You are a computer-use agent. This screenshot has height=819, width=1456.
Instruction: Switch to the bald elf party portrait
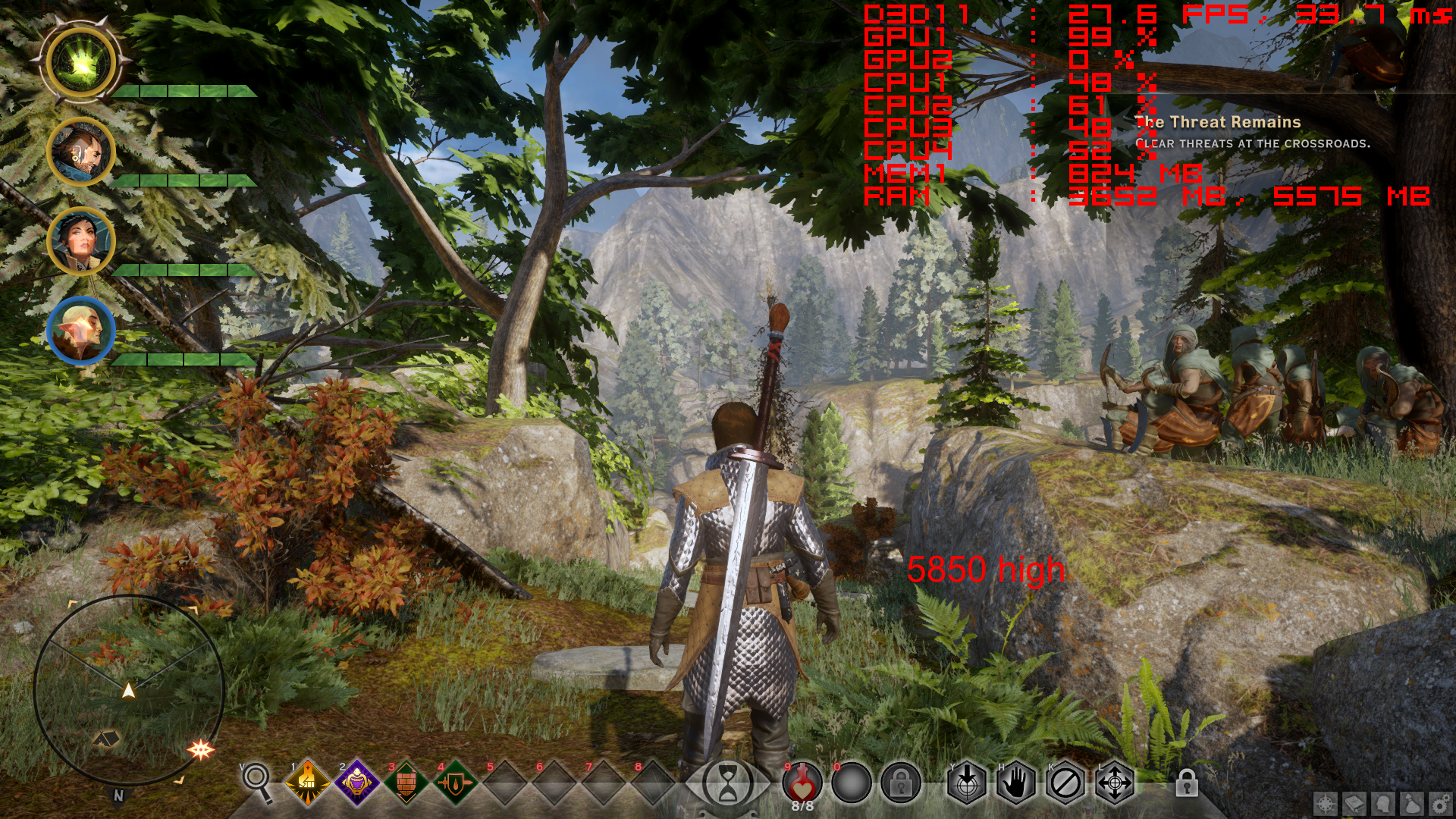point(81,331)
